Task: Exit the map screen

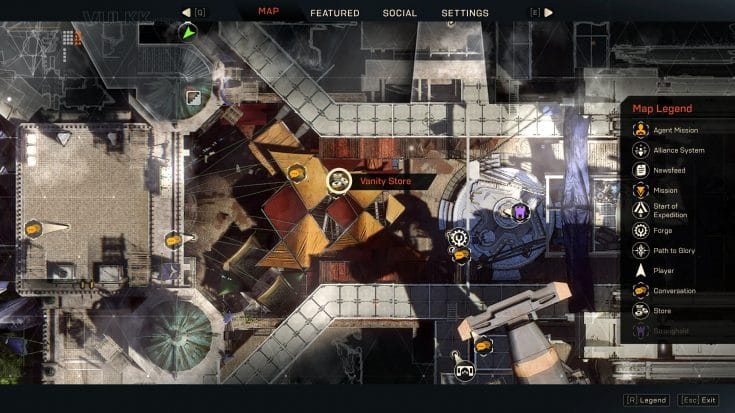Action: pos(698,400)
